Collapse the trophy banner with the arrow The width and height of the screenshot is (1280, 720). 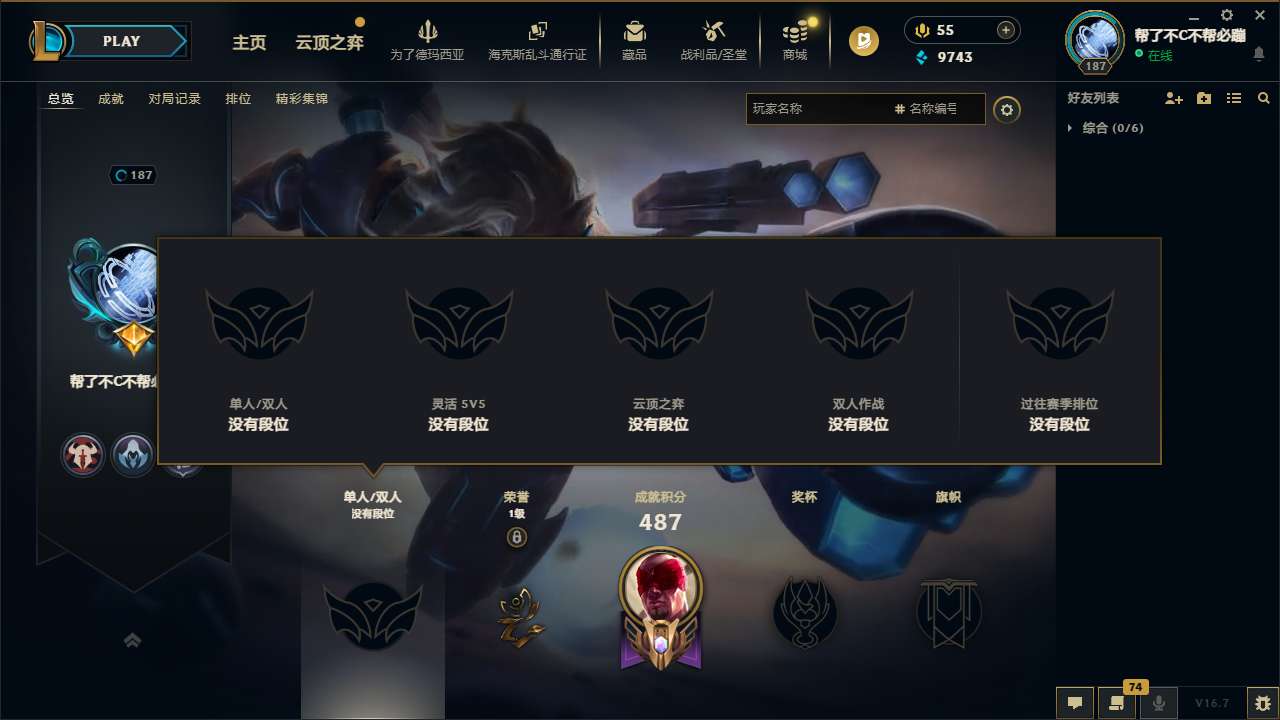[133, 641]
